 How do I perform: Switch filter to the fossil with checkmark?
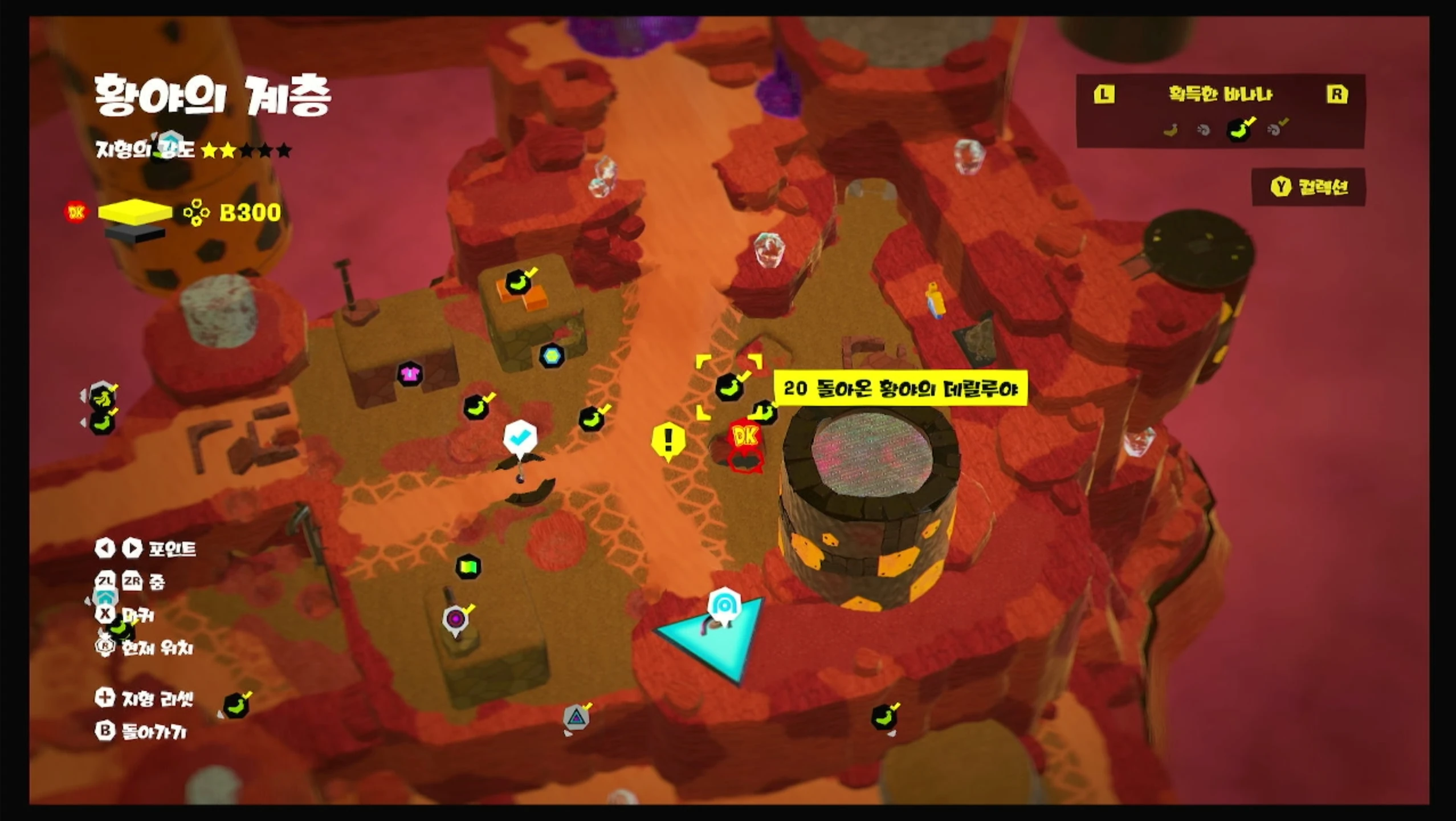point(1275,129)
